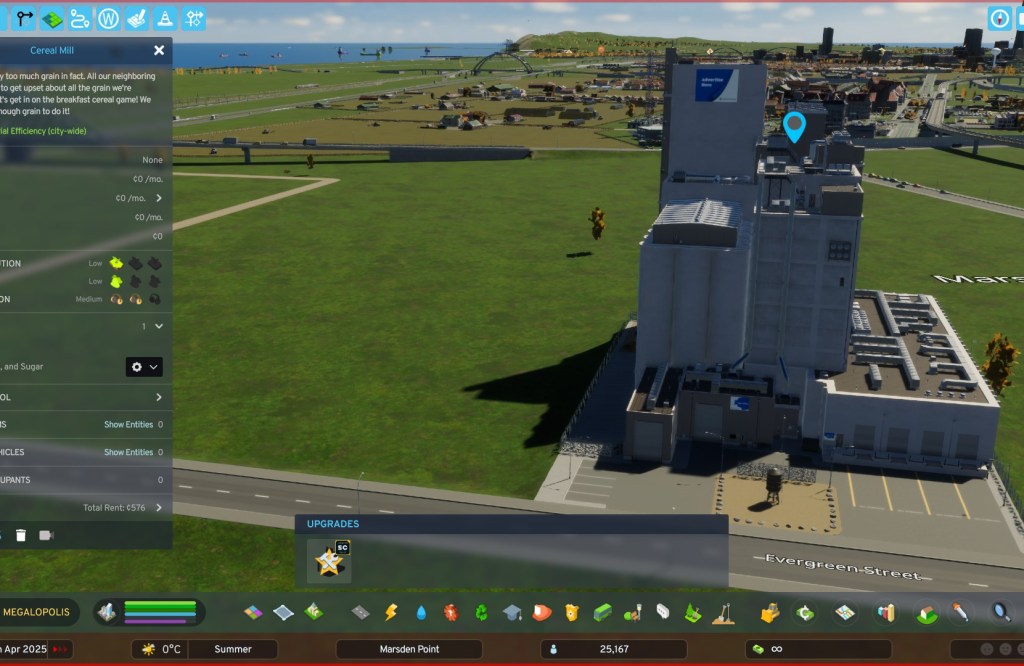Open the Police badge menu
This screenshot has height=666, width=1024.
(x=572, y=612)
